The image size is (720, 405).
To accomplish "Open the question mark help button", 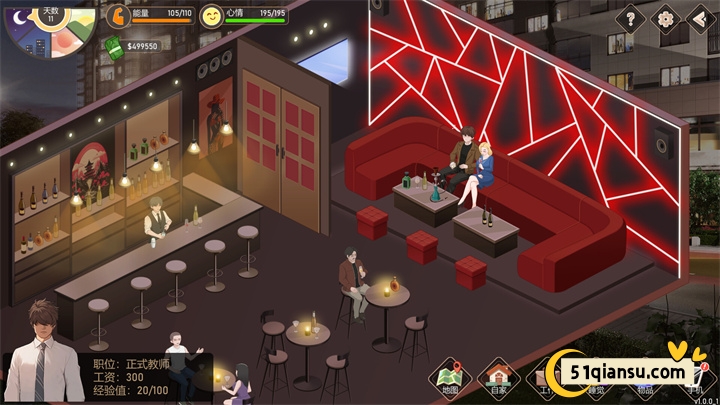I will tap(631, 18).
